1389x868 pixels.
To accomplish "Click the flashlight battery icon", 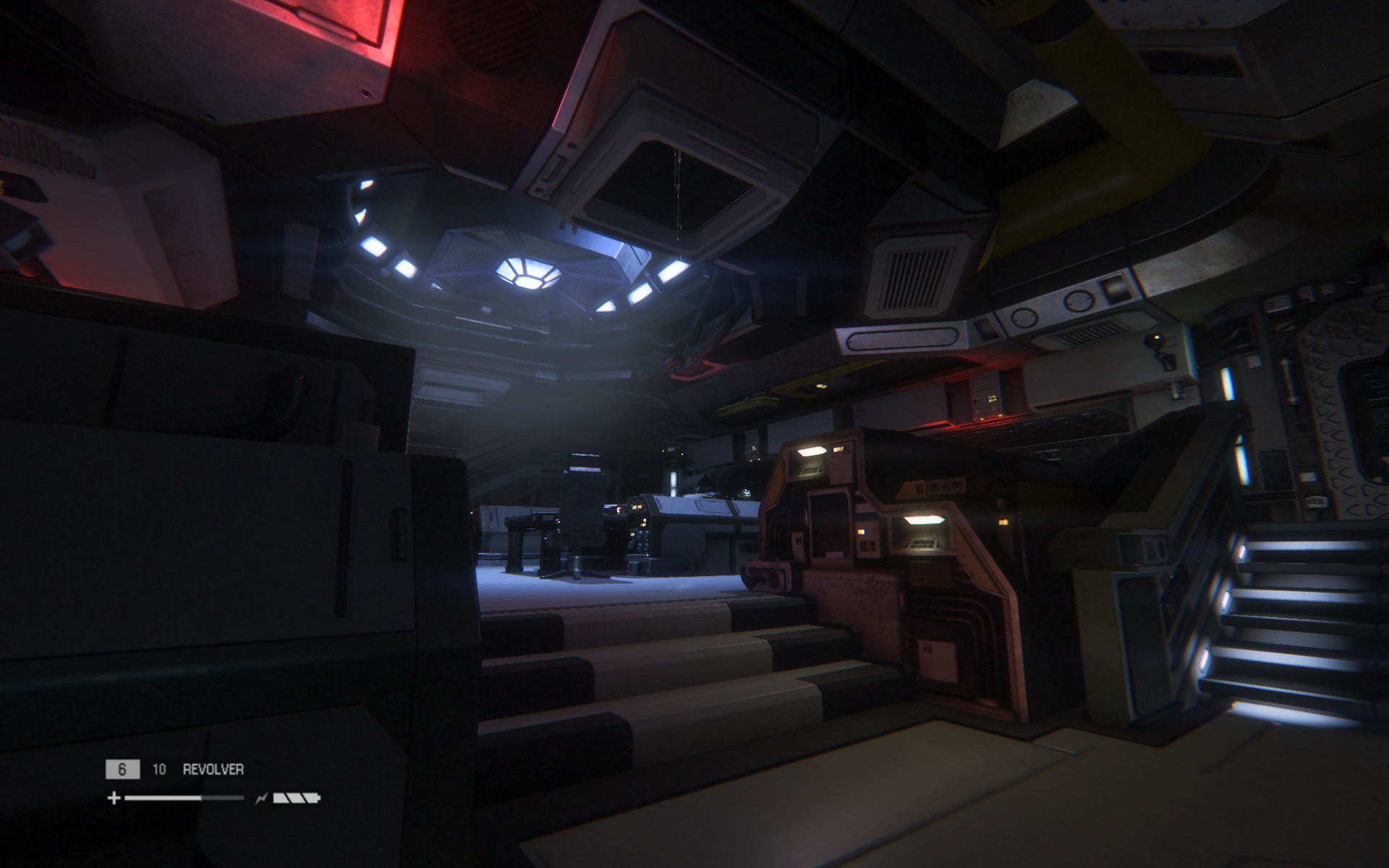I will [x=296, y=799].
